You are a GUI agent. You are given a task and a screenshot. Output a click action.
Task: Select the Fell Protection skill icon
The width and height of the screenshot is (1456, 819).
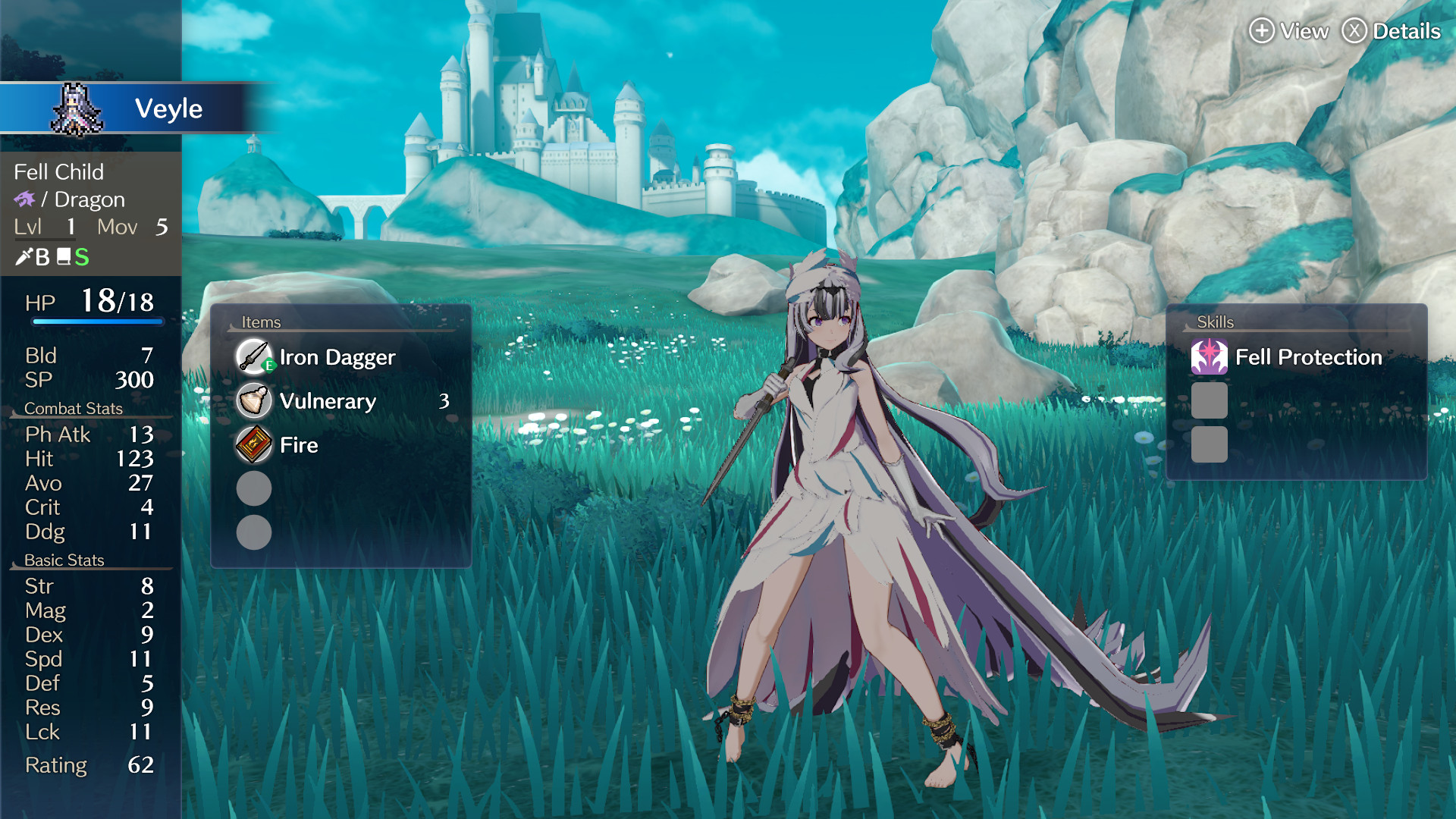pyautogui.click(x=1211, y=356)
